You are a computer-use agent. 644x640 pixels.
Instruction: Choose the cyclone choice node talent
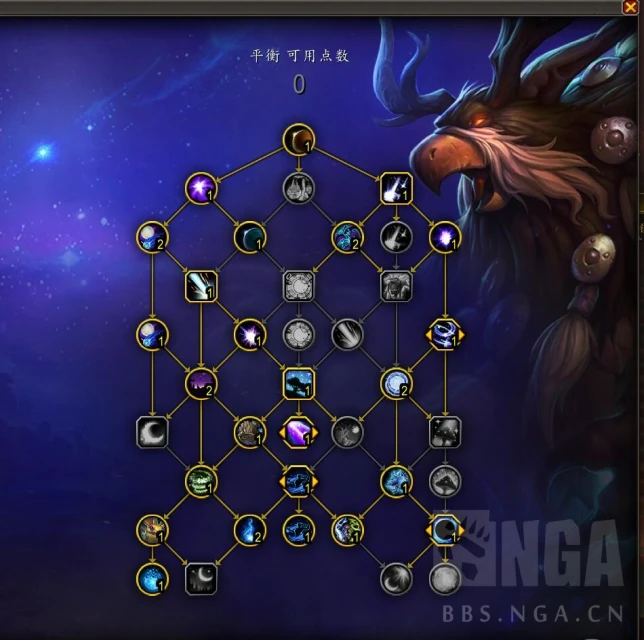coord(444,334)
